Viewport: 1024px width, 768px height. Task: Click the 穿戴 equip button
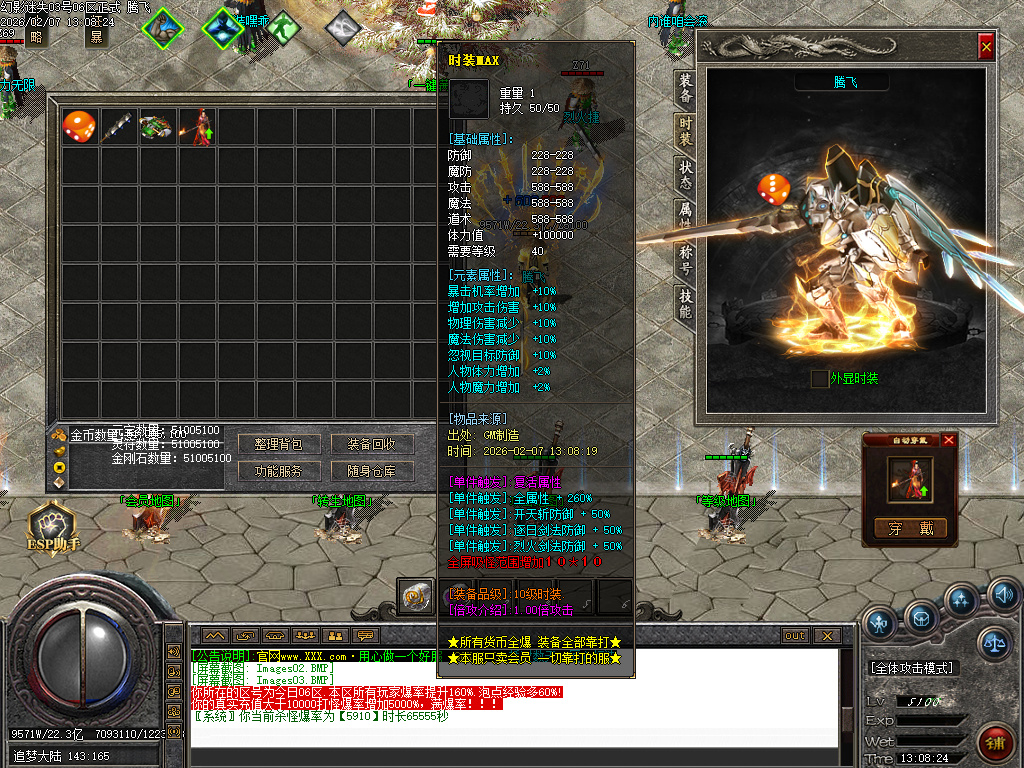(x=911, y=528)
